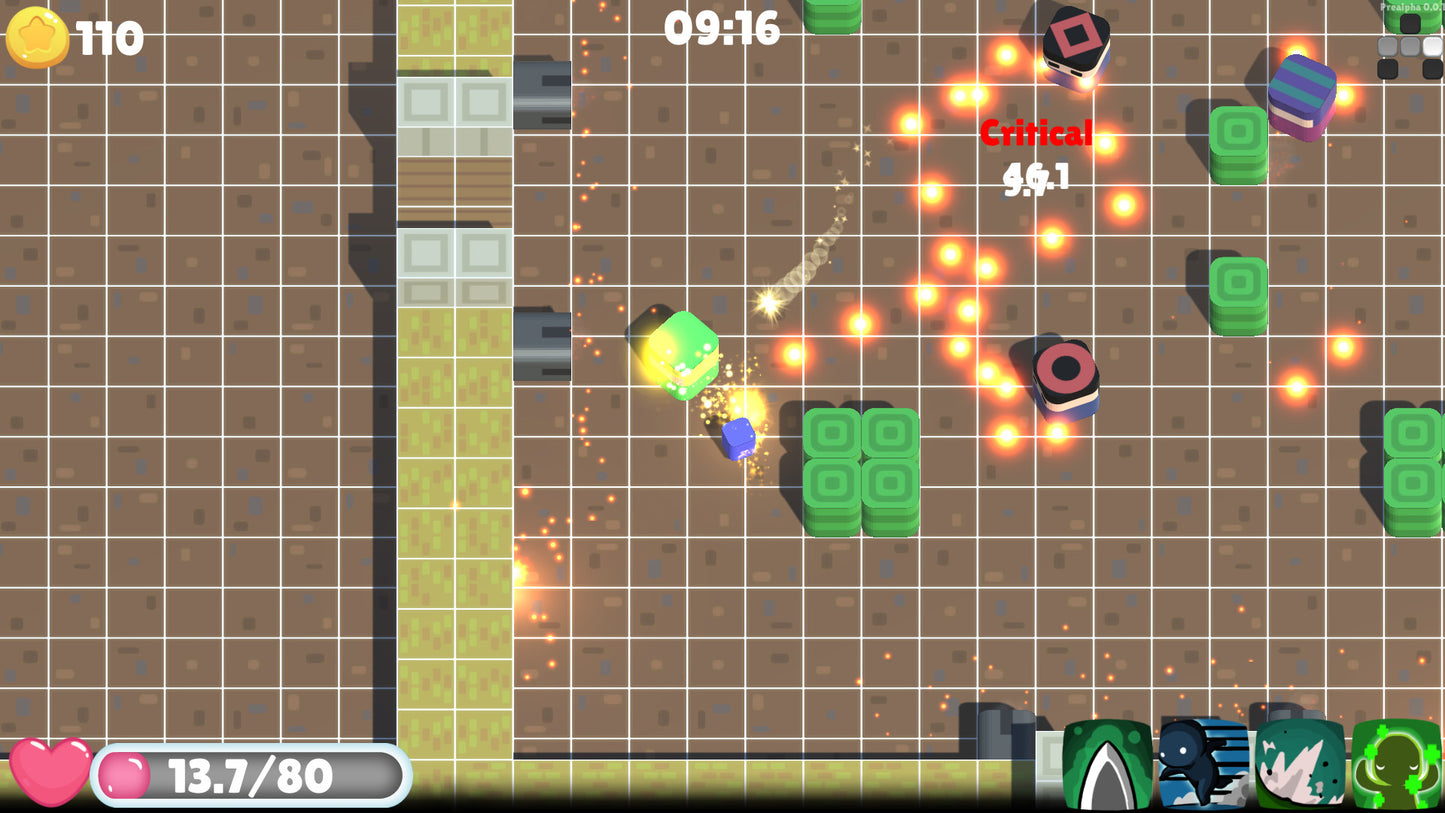Click the small purple companion cube

[738, 440]
